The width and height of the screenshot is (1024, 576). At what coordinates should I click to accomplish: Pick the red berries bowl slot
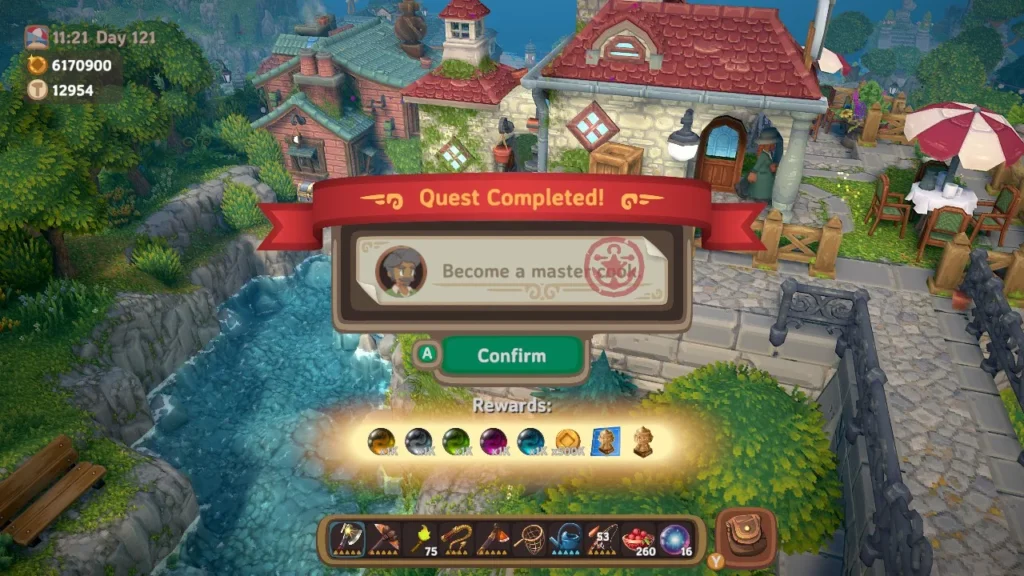click(x=640, y=538)
